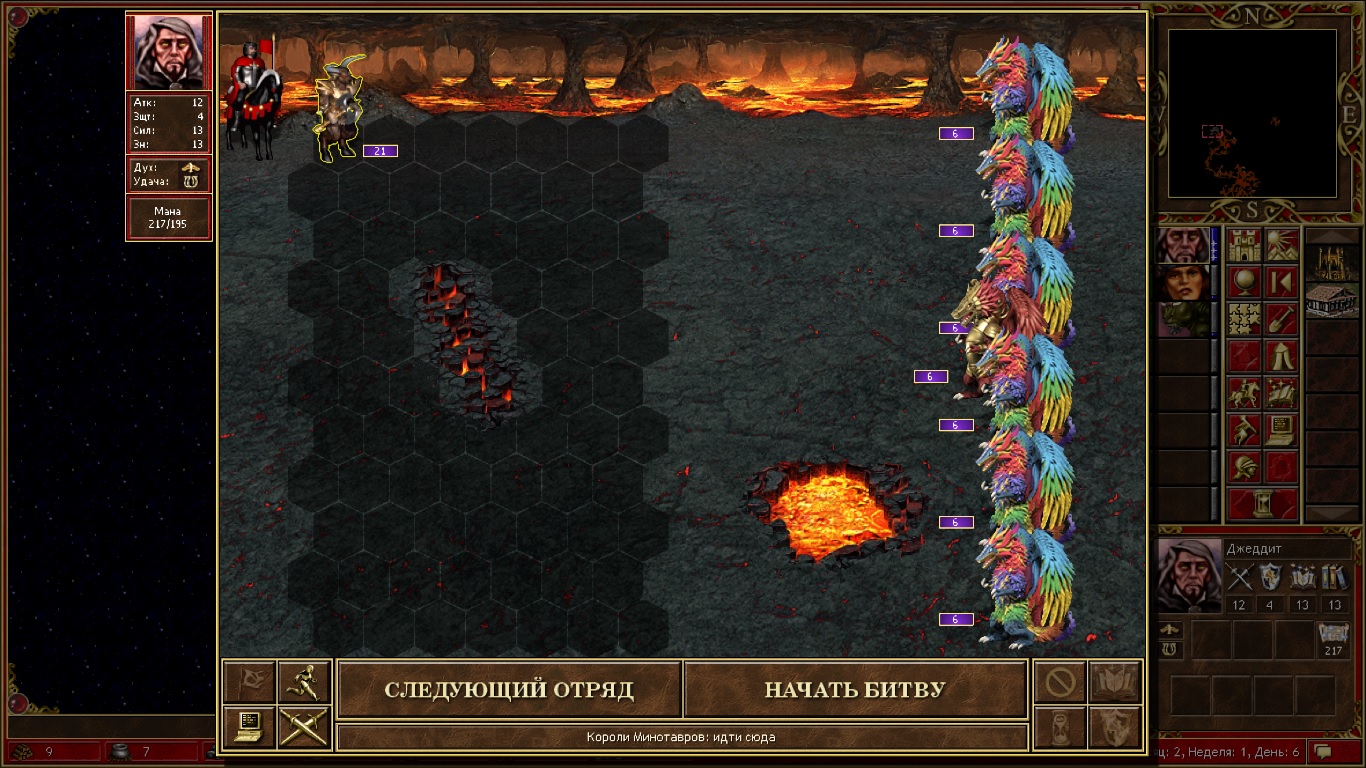1366x768 pixels.
Task: Enable auto-combat with crossed swords icon
Action: (x=303, y=727)
